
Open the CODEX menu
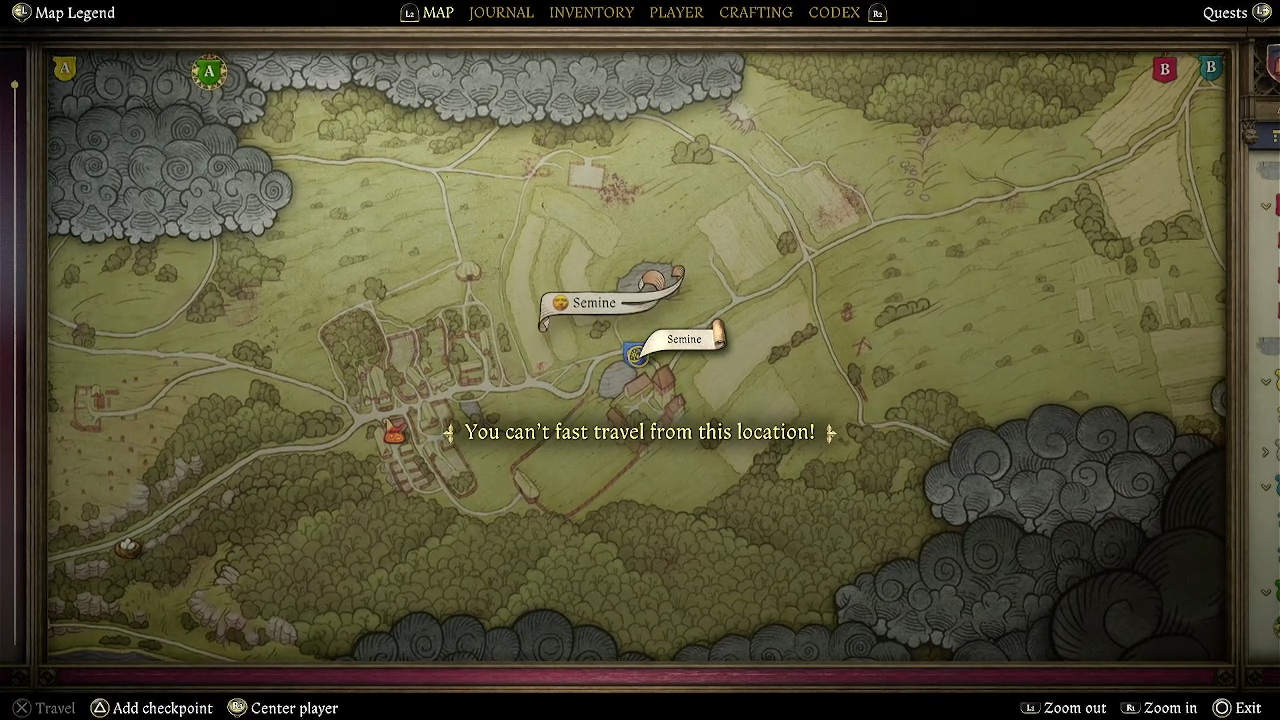tap(834, 12)
